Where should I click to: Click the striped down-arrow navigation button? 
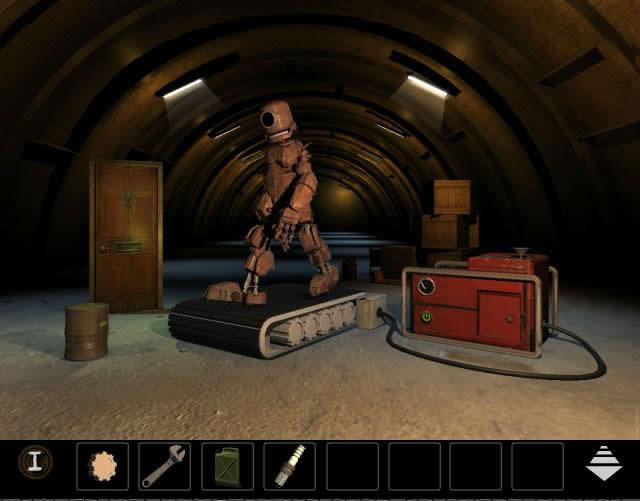click(x=604, y=463)
